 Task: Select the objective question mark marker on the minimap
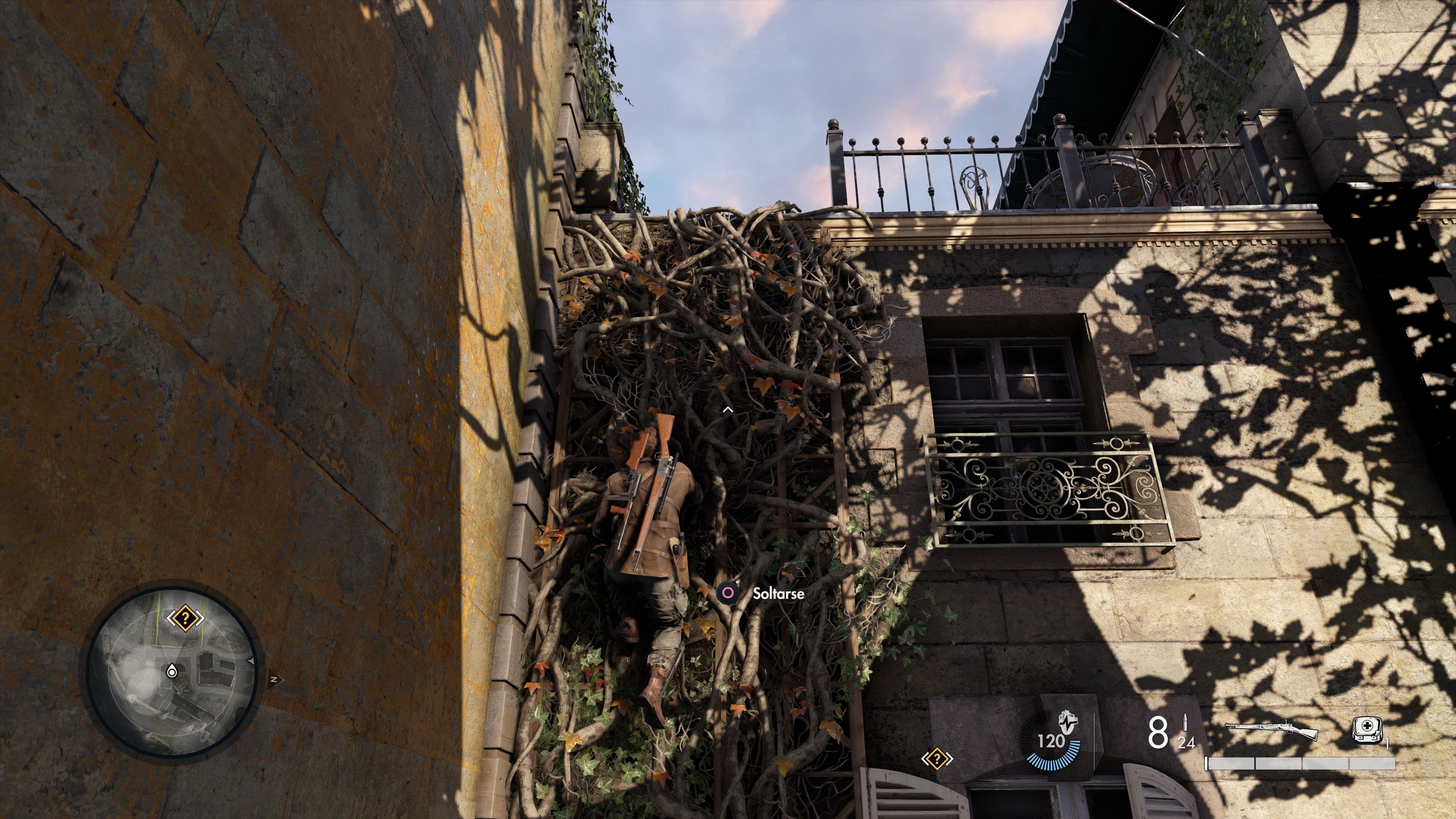click(185, 618)
